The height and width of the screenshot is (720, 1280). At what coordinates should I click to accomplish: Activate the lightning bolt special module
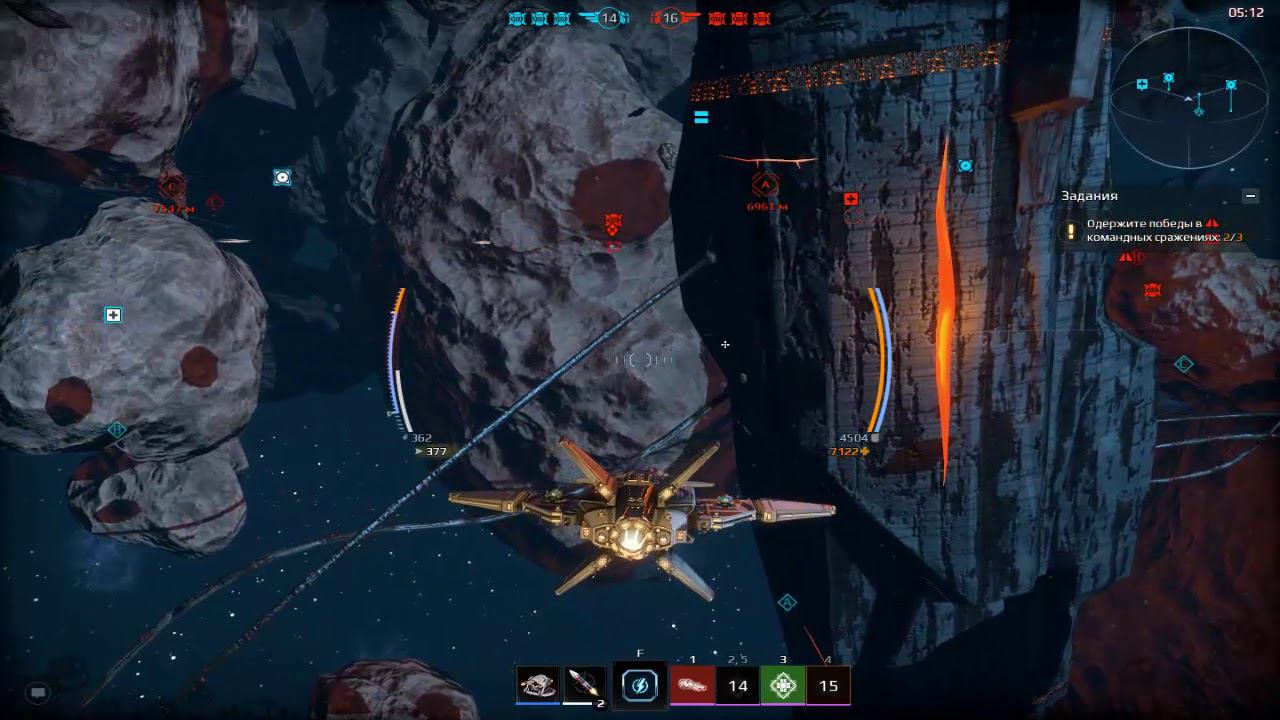639,685
